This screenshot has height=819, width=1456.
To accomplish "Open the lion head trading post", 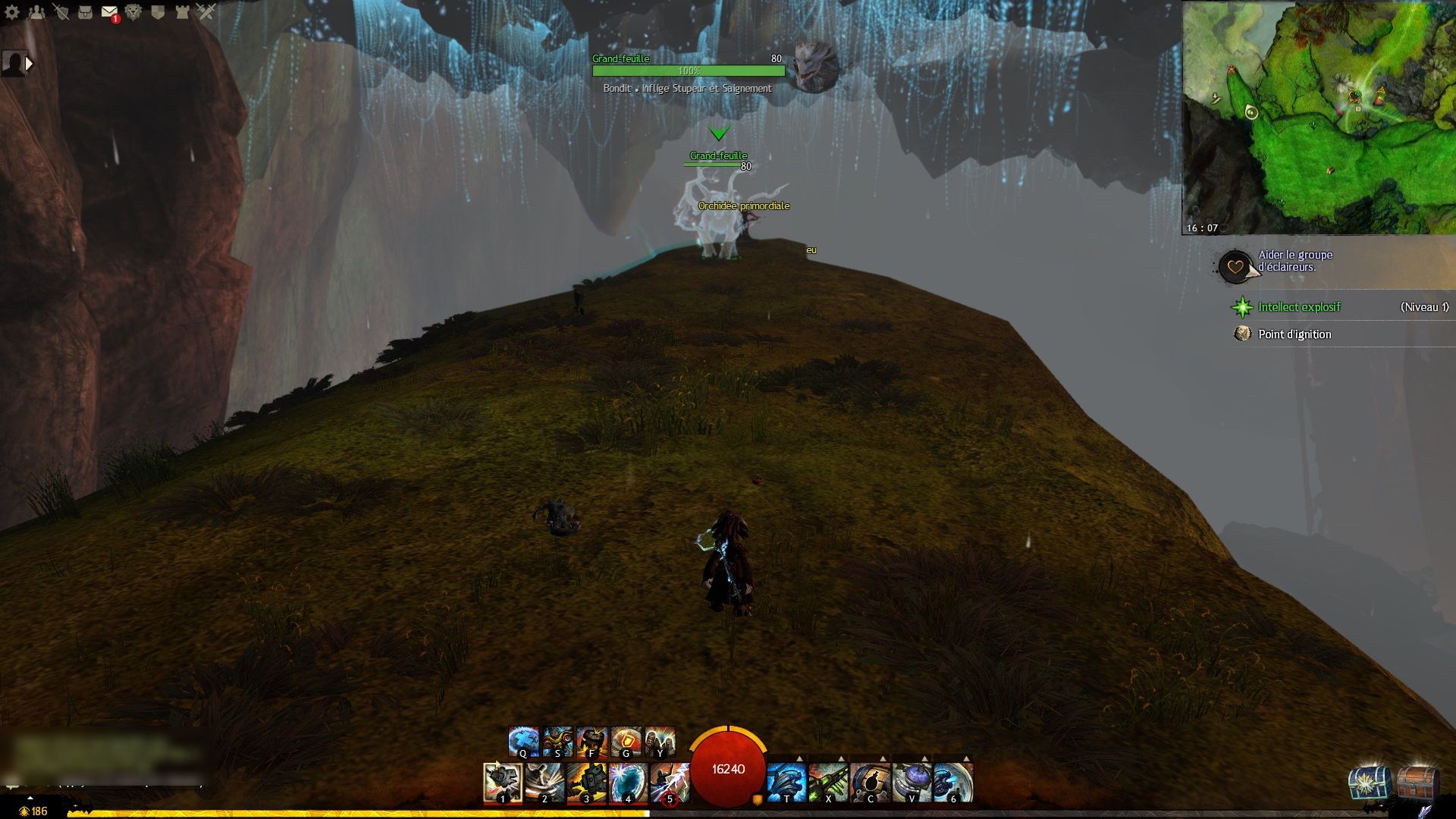I will (x=133, y=11).
